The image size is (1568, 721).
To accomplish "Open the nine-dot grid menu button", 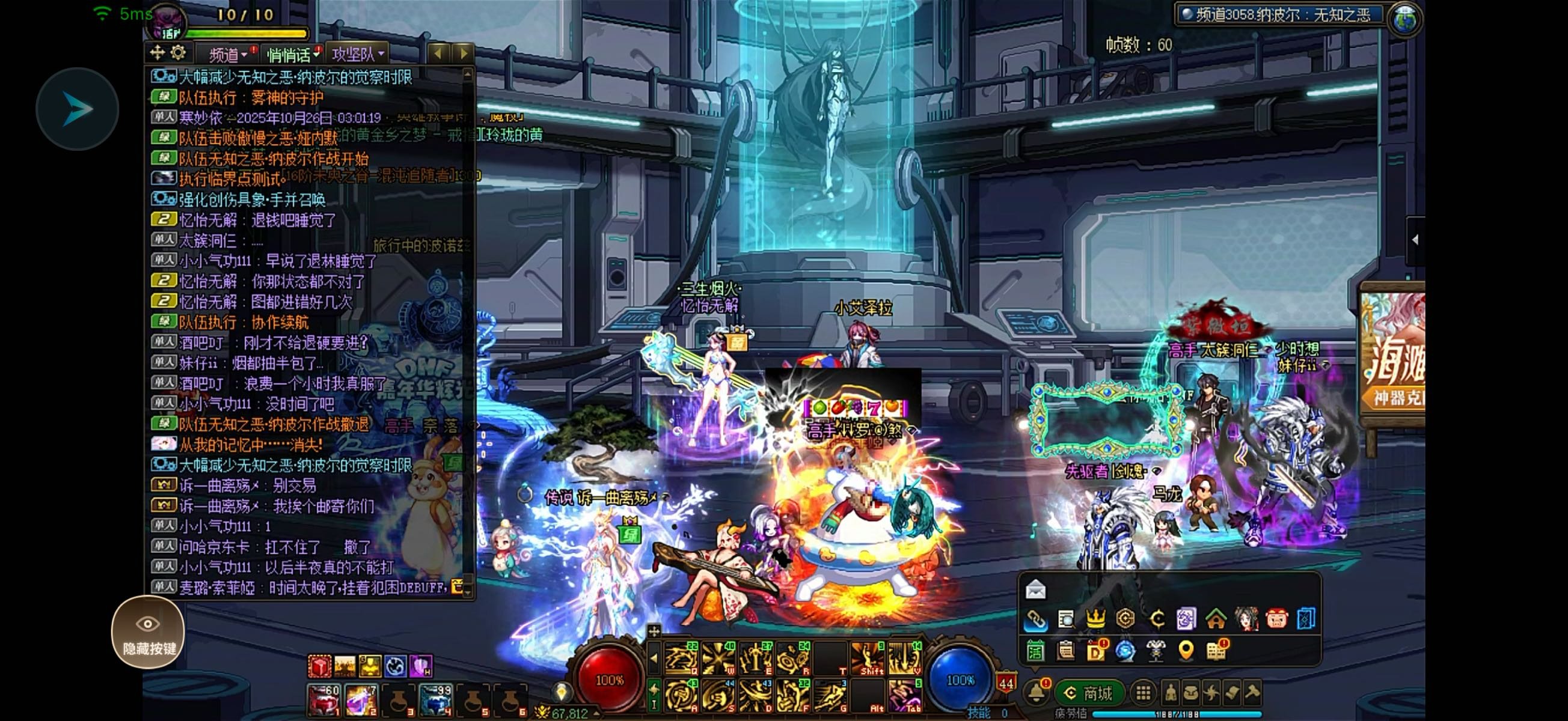I will (x=1143, y=692).
